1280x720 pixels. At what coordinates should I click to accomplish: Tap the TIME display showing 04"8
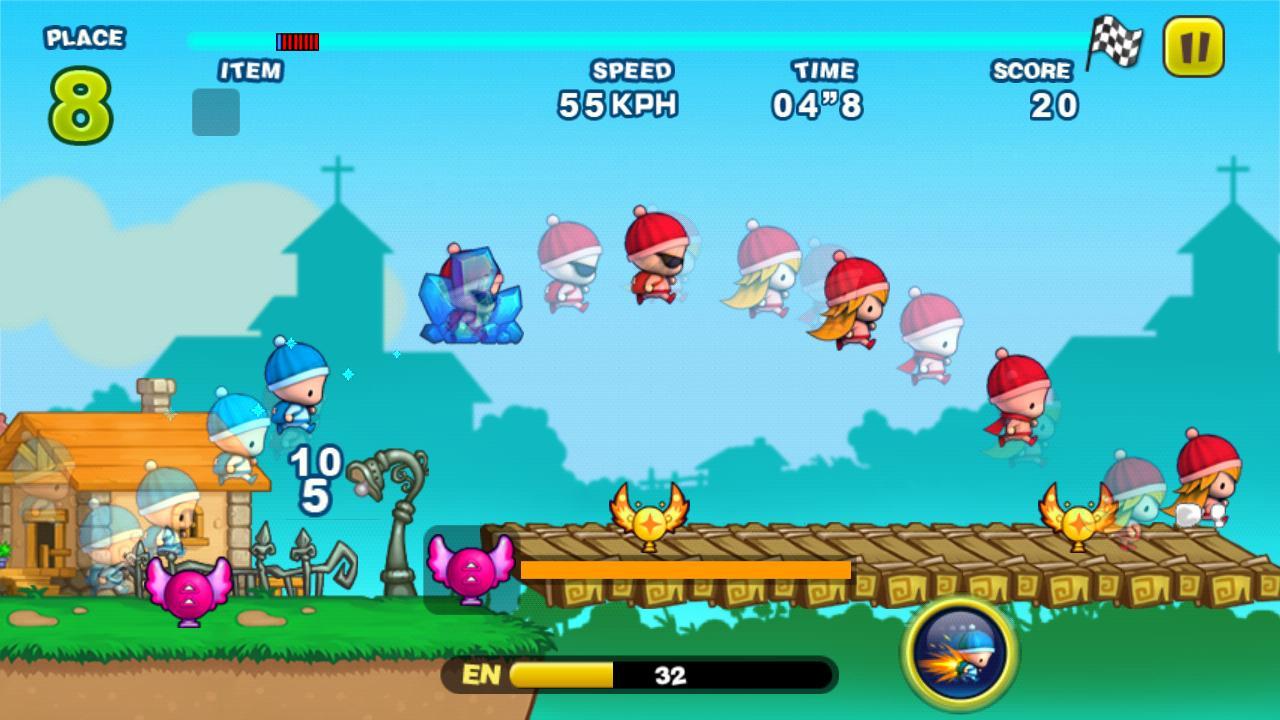point(812,100)
